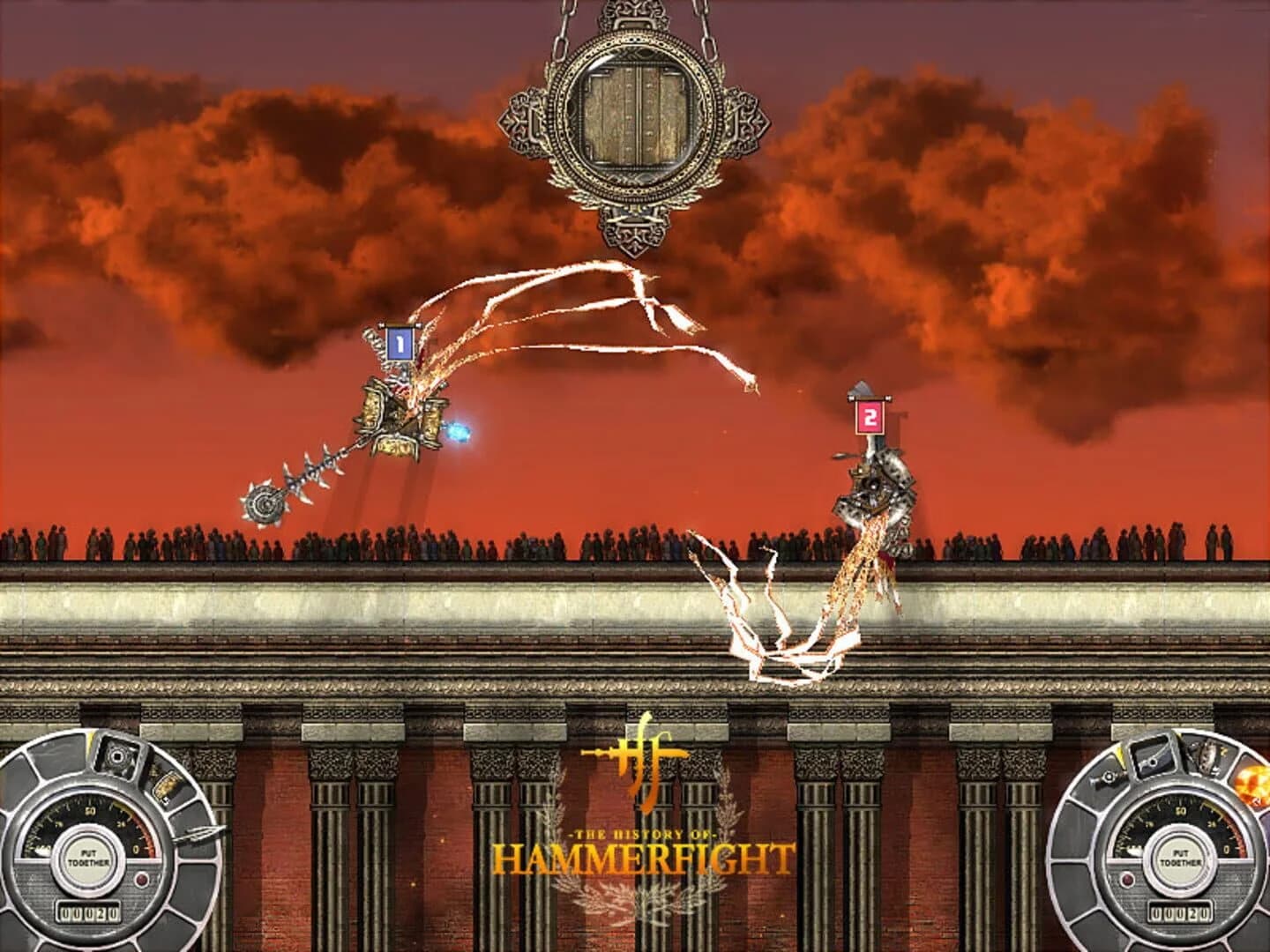Toggle the red indicator light on left gauge
This screenshot has width=1270, height=952.
142,878
